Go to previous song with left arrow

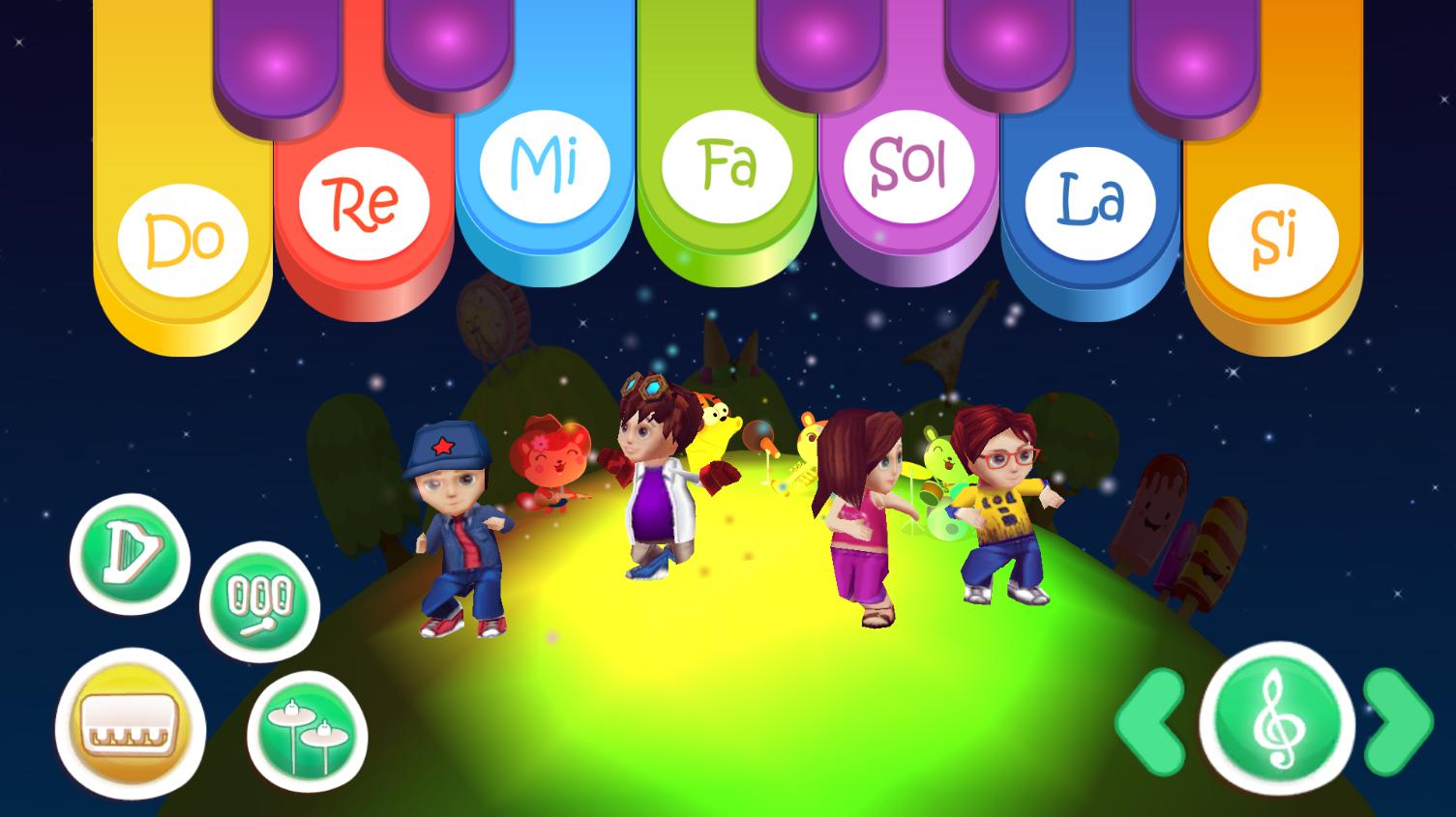click(1151, 720)
